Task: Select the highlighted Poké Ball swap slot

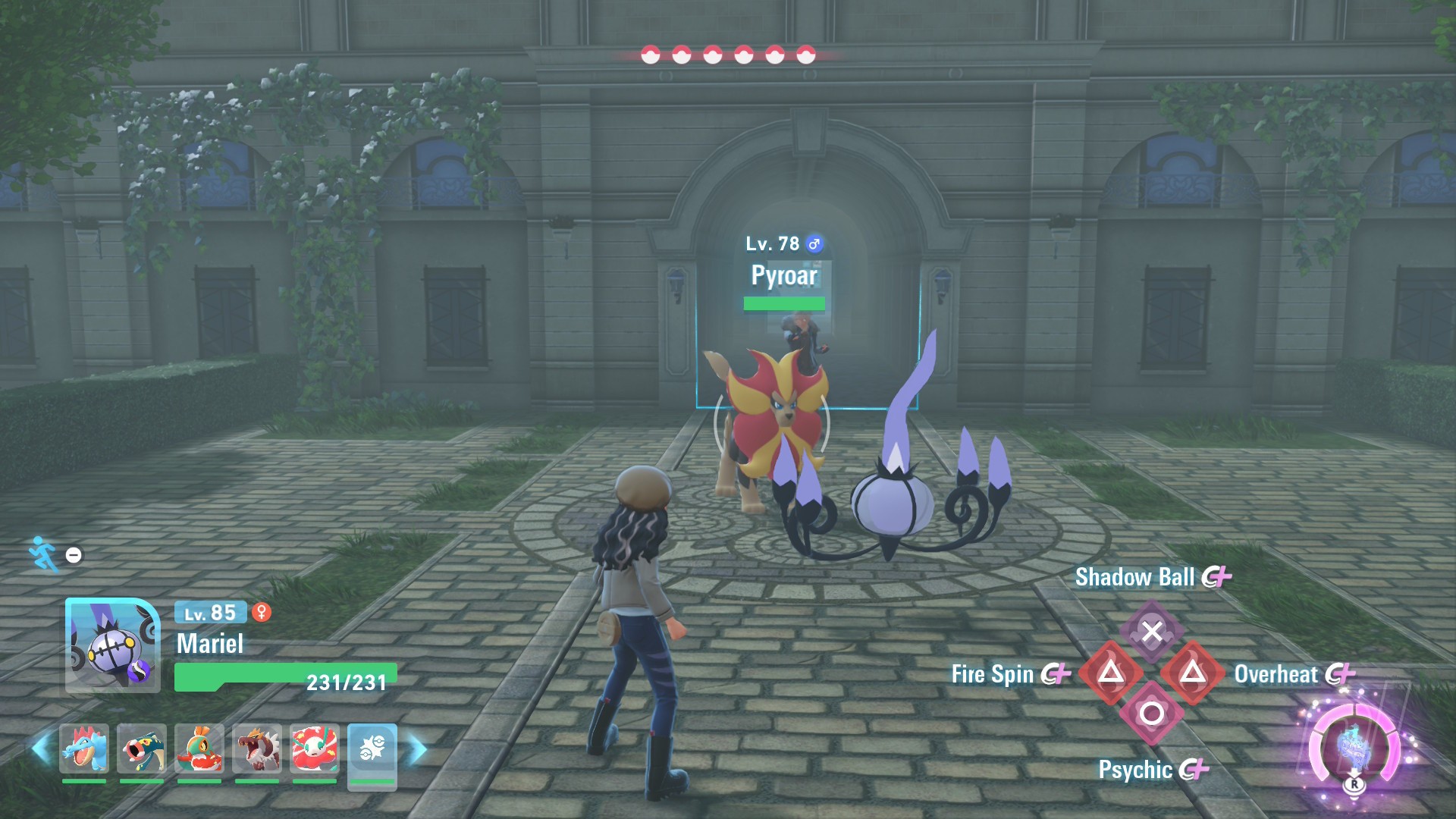Action: (x=372, y=750)
